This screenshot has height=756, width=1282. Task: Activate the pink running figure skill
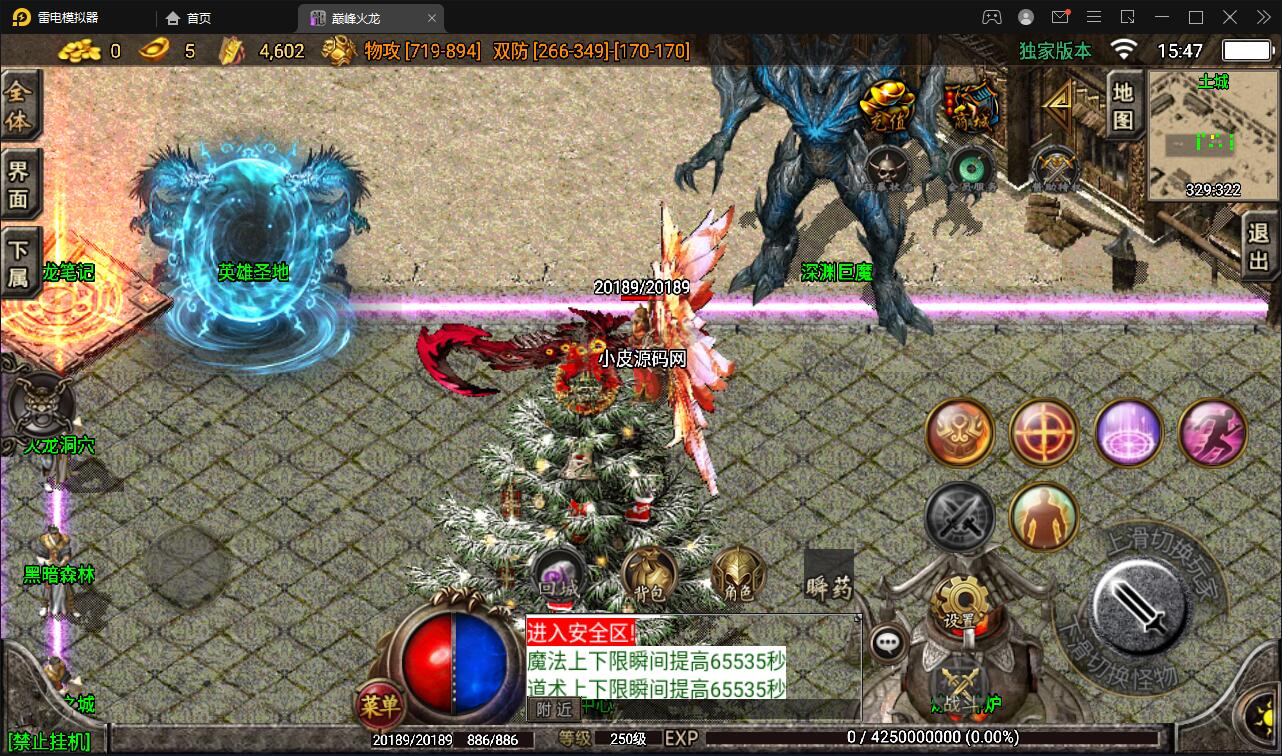(1213, 433)
